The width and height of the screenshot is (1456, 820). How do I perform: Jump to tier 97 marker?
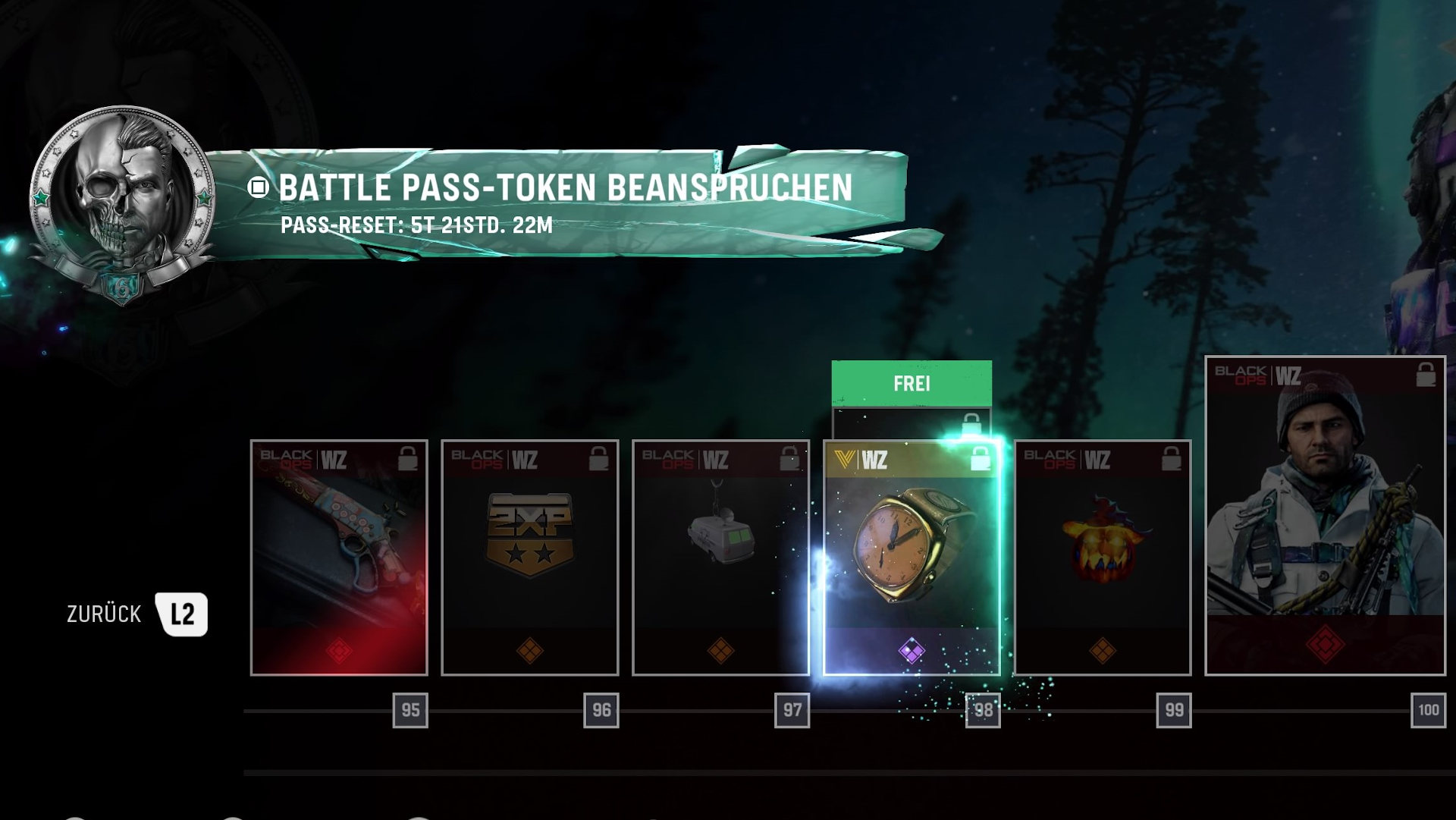pos(792,711)
